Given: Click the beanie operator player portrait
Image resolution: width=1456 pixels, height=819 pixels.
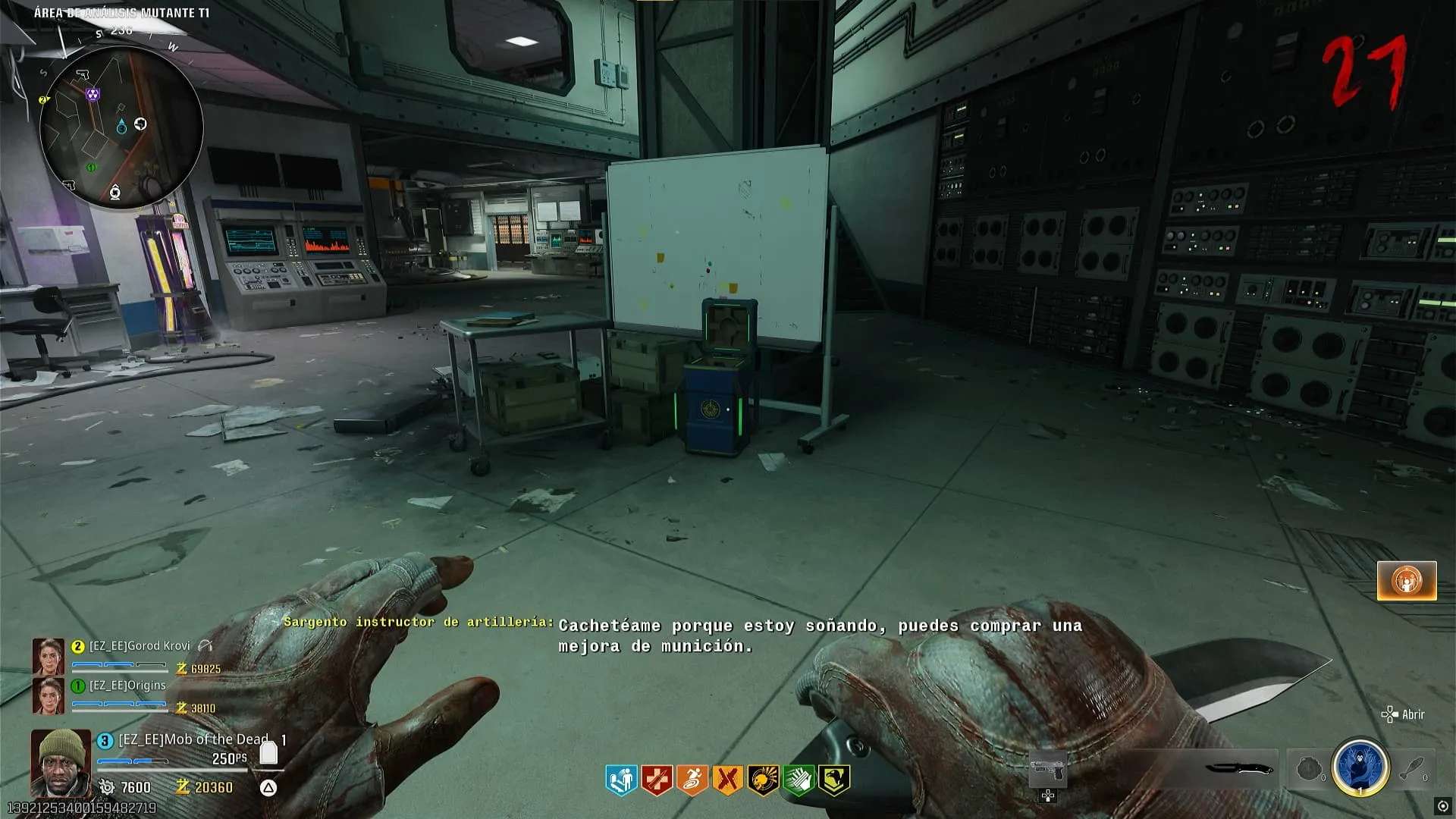Looking at the screenshot, I should 60,763.
